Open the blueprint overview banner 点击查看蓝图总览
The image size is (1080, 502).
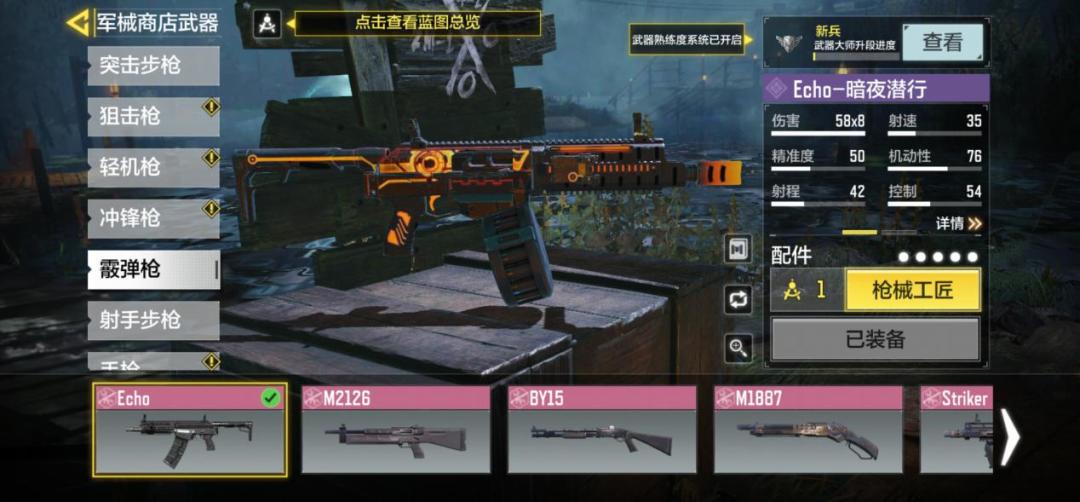click(417, 23)
